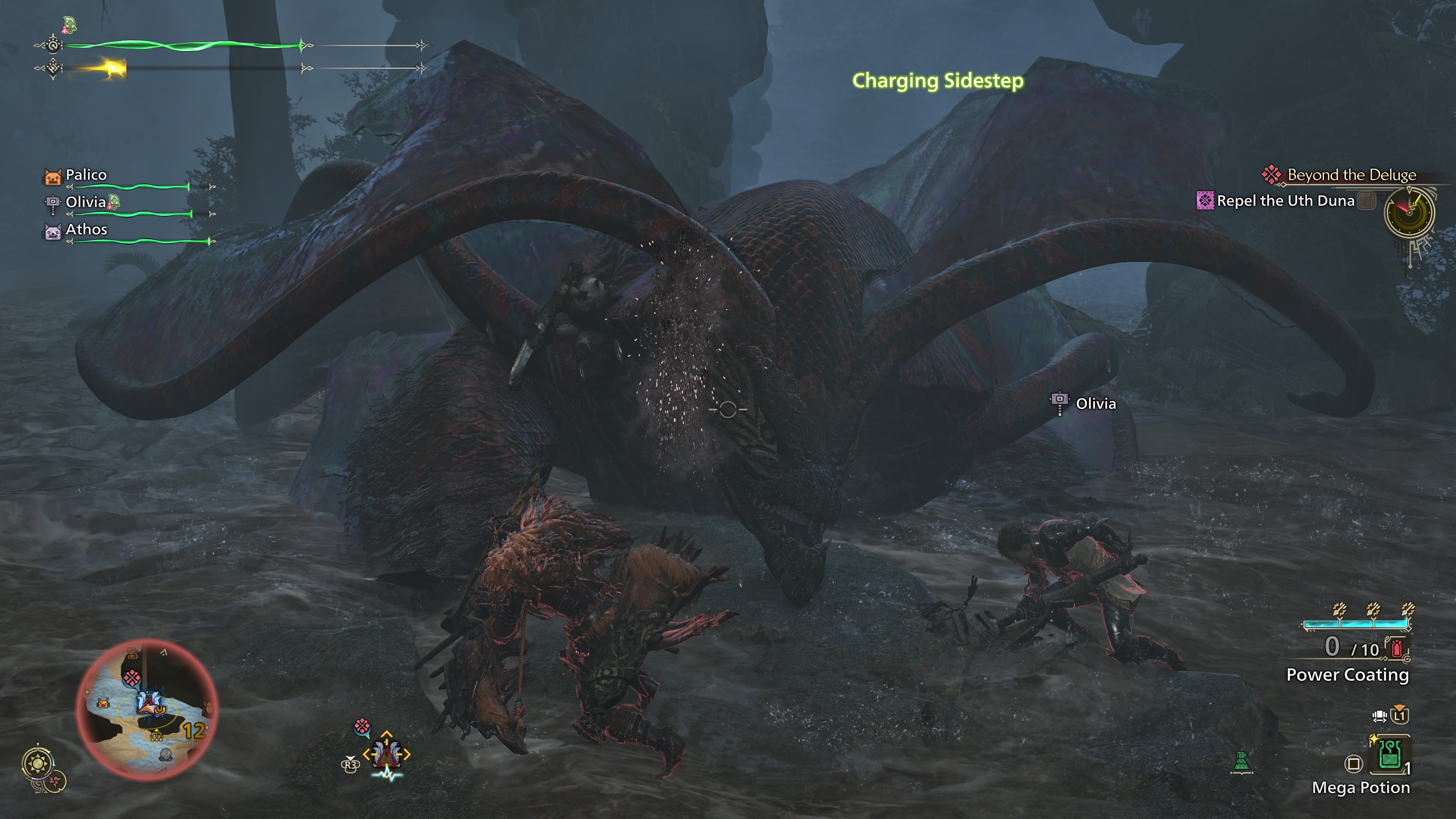Click the area number 12 on the minimap
The width and height of the screenshot is (1456, 819).
[x=194, y=731]
